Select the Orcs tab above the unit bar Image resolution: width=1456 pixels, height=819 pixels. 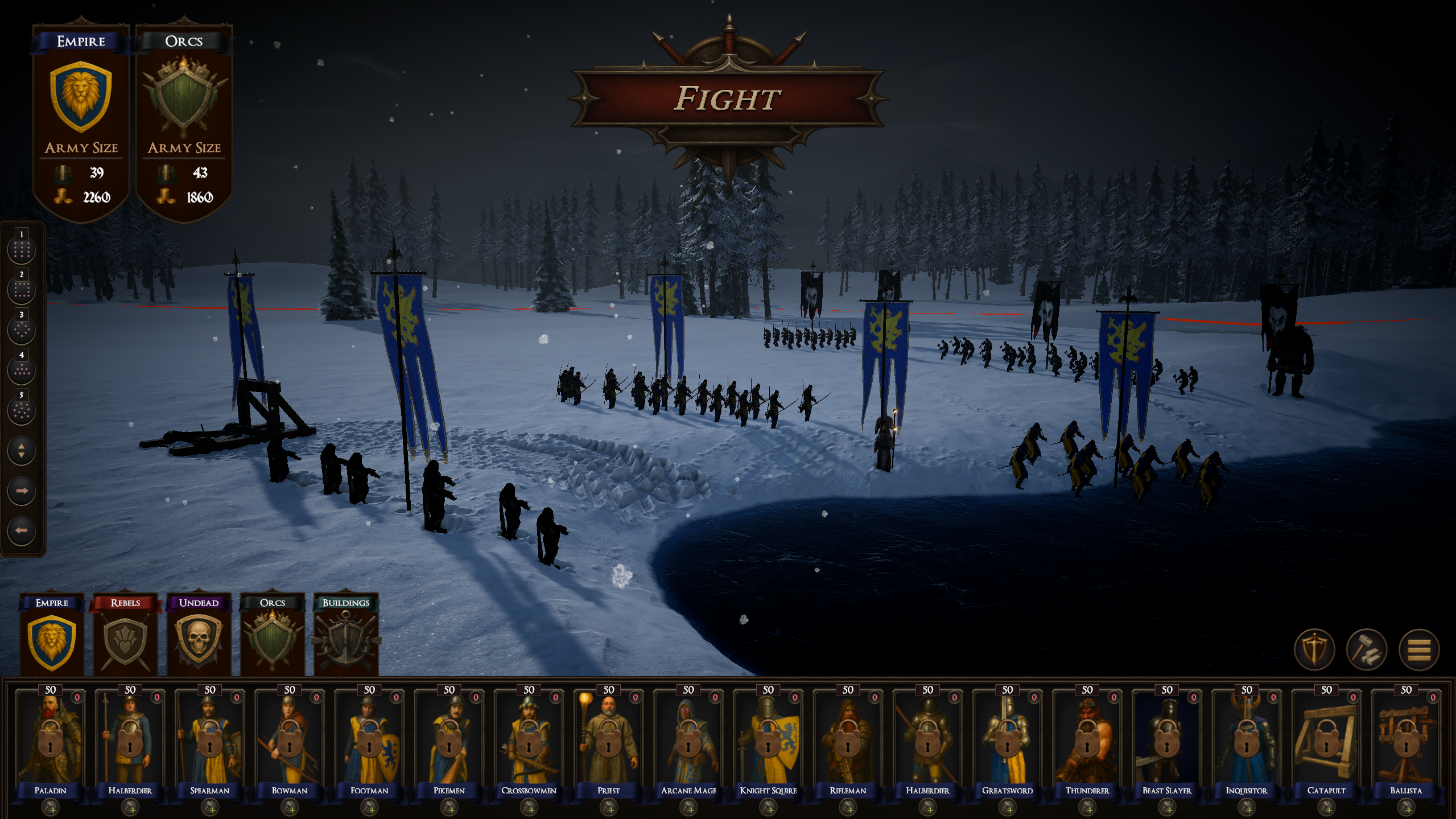(x=272, y=637)
